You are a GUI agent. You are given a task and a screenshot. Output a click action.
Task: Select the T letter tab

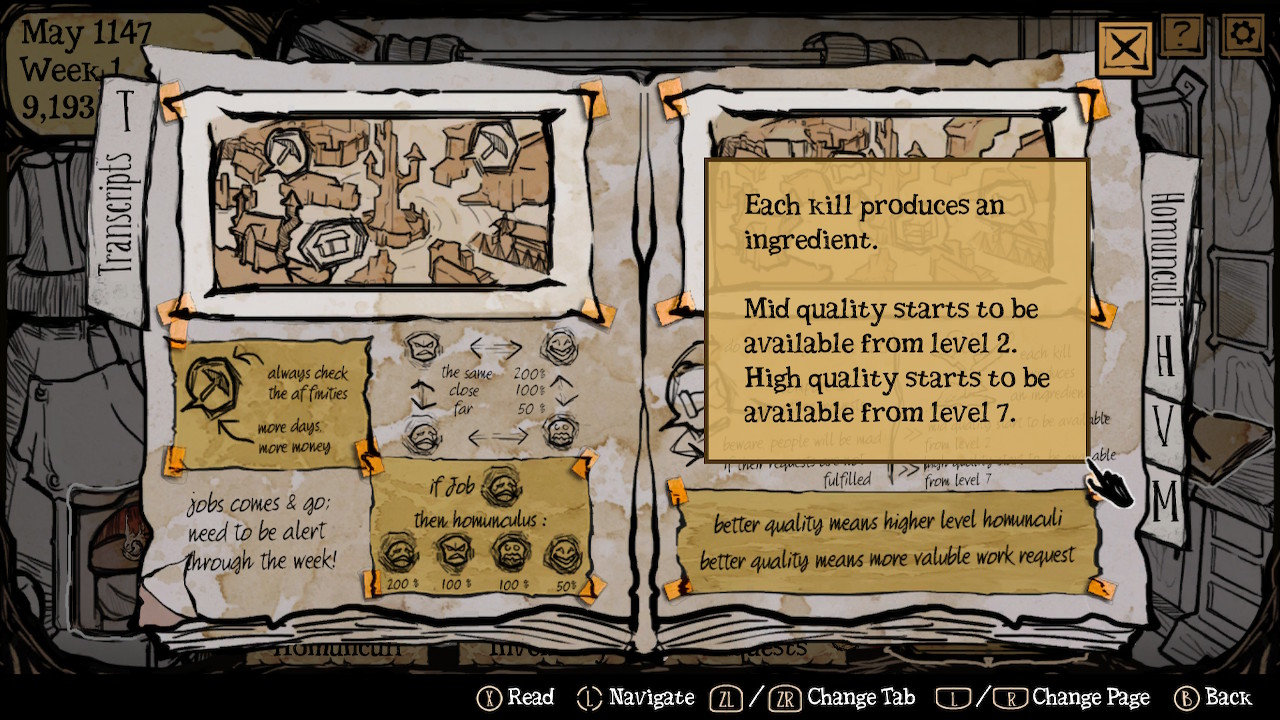(126, 109)
